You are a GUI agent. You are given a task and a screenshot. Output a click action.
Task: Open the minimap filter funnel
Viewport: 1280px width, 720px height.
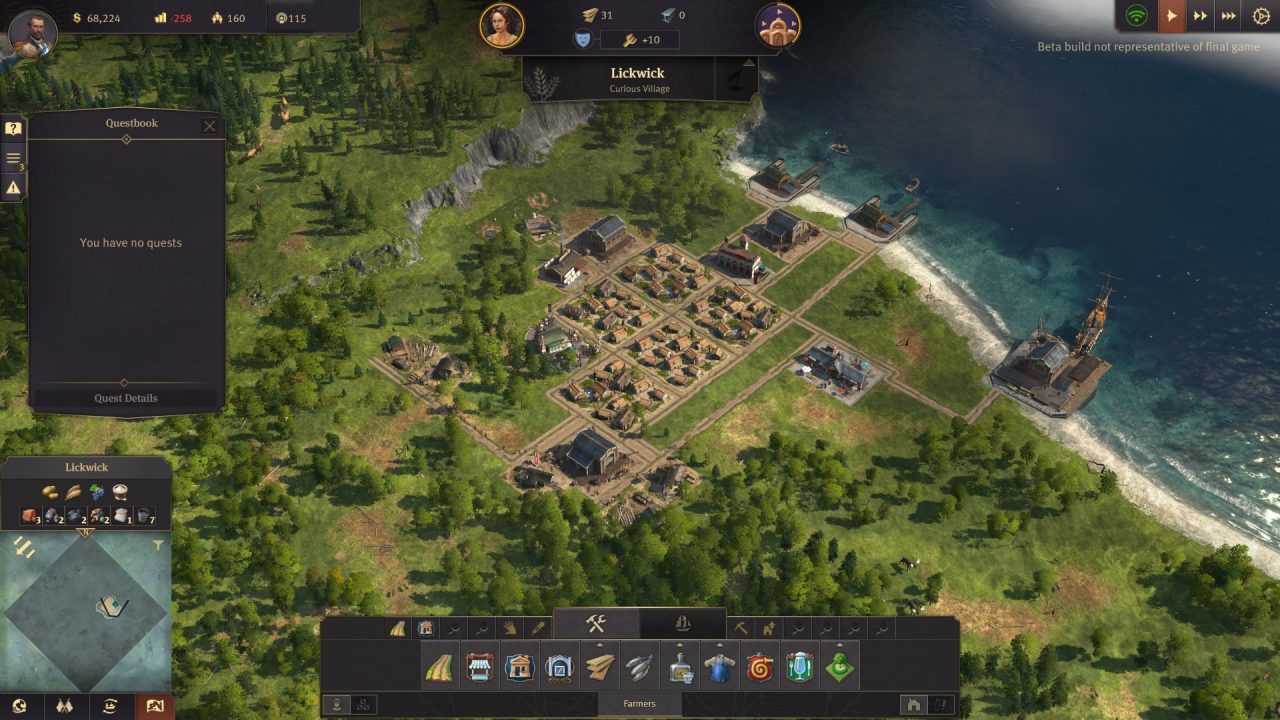(158, 545)
